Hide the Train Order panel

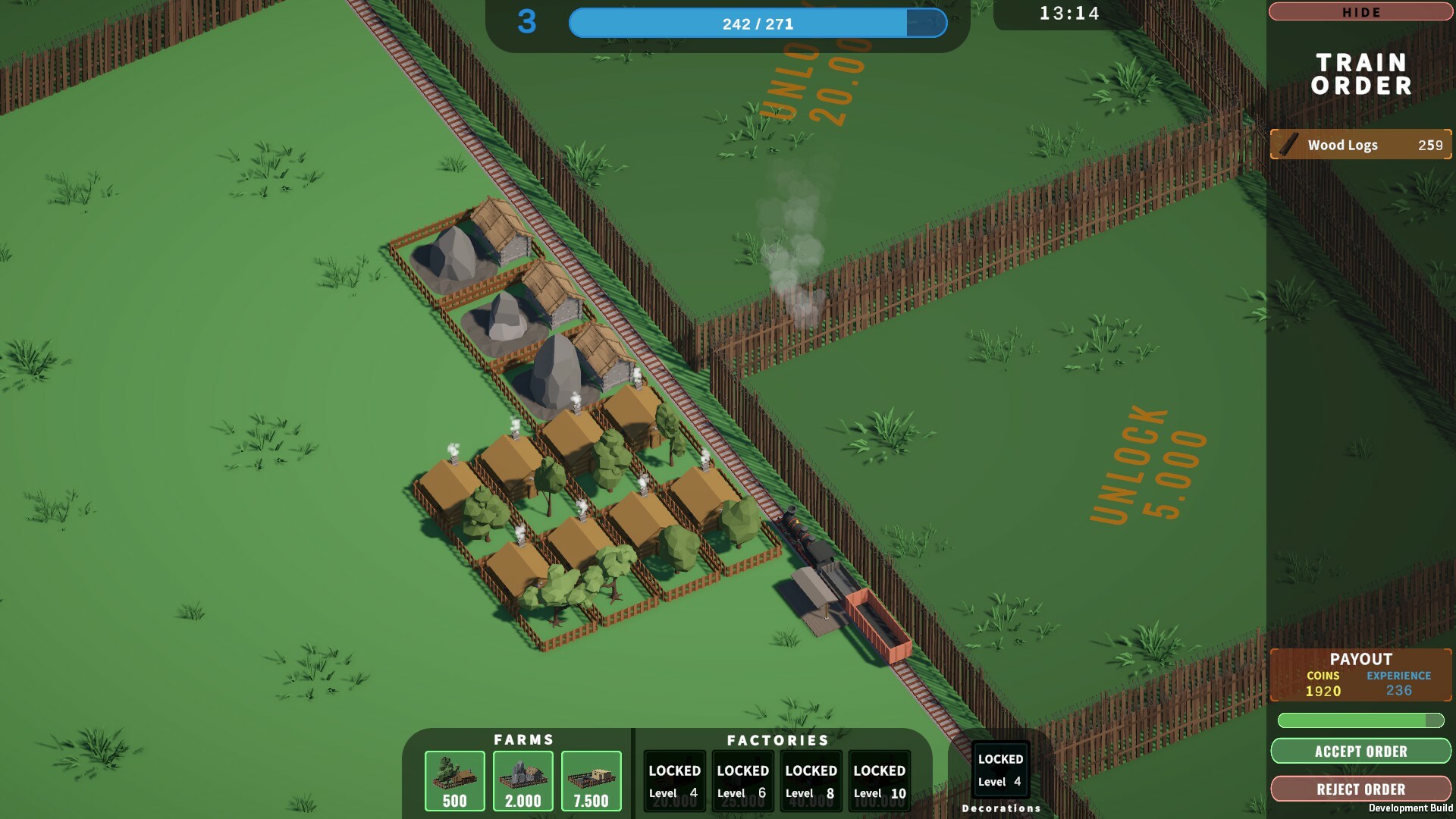pos(1360,11)
